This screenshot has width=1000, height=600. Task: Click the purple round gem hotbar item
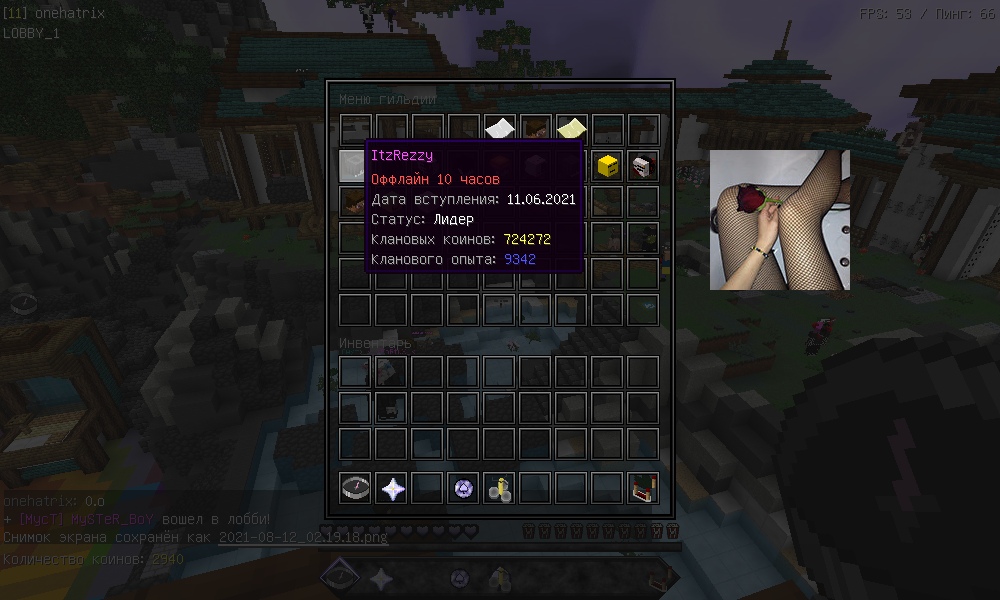click(x=464, y=488)
